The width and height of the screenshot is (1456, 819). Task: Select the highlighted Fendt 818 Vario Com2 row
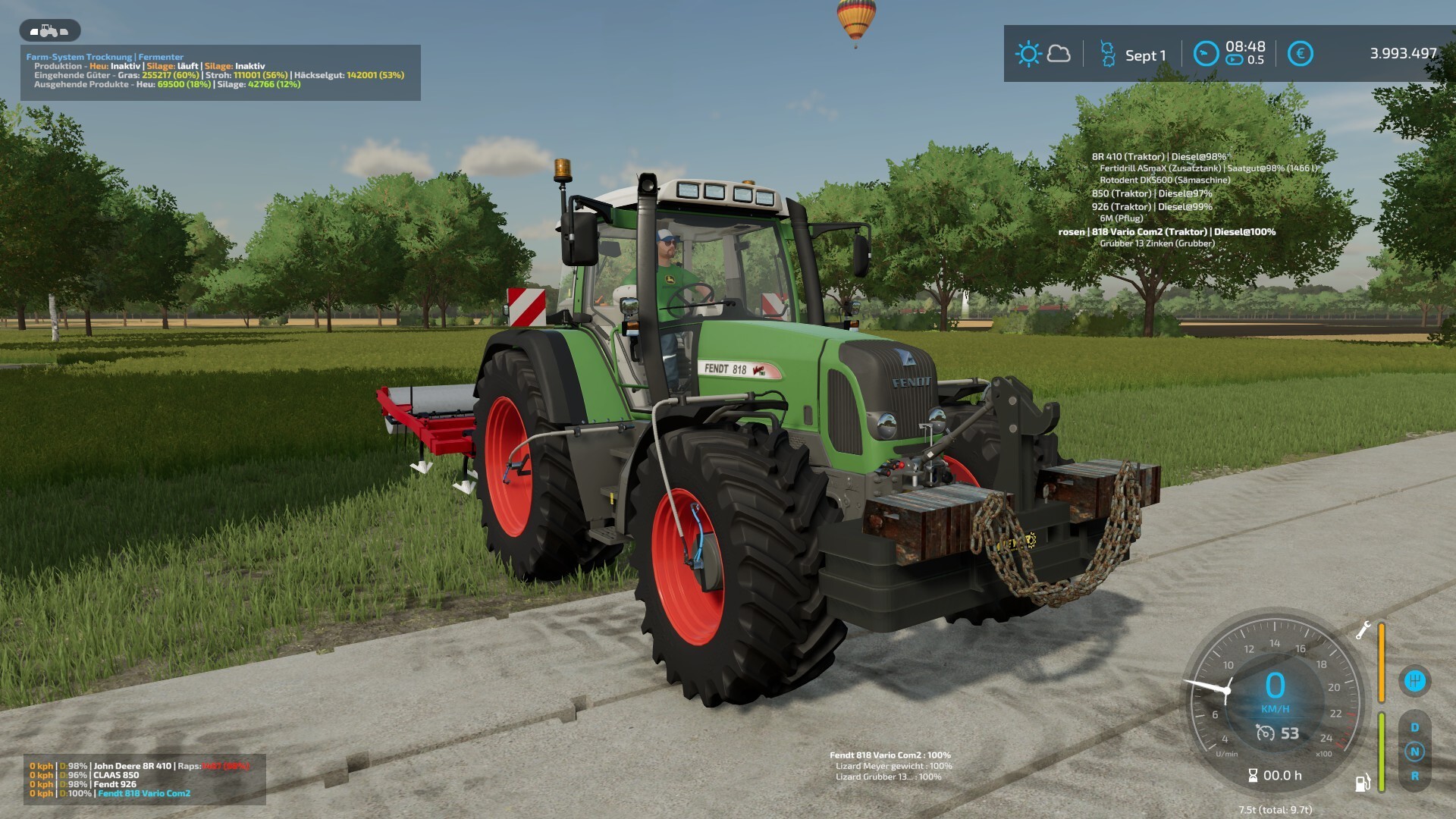[x=144, y=793]
